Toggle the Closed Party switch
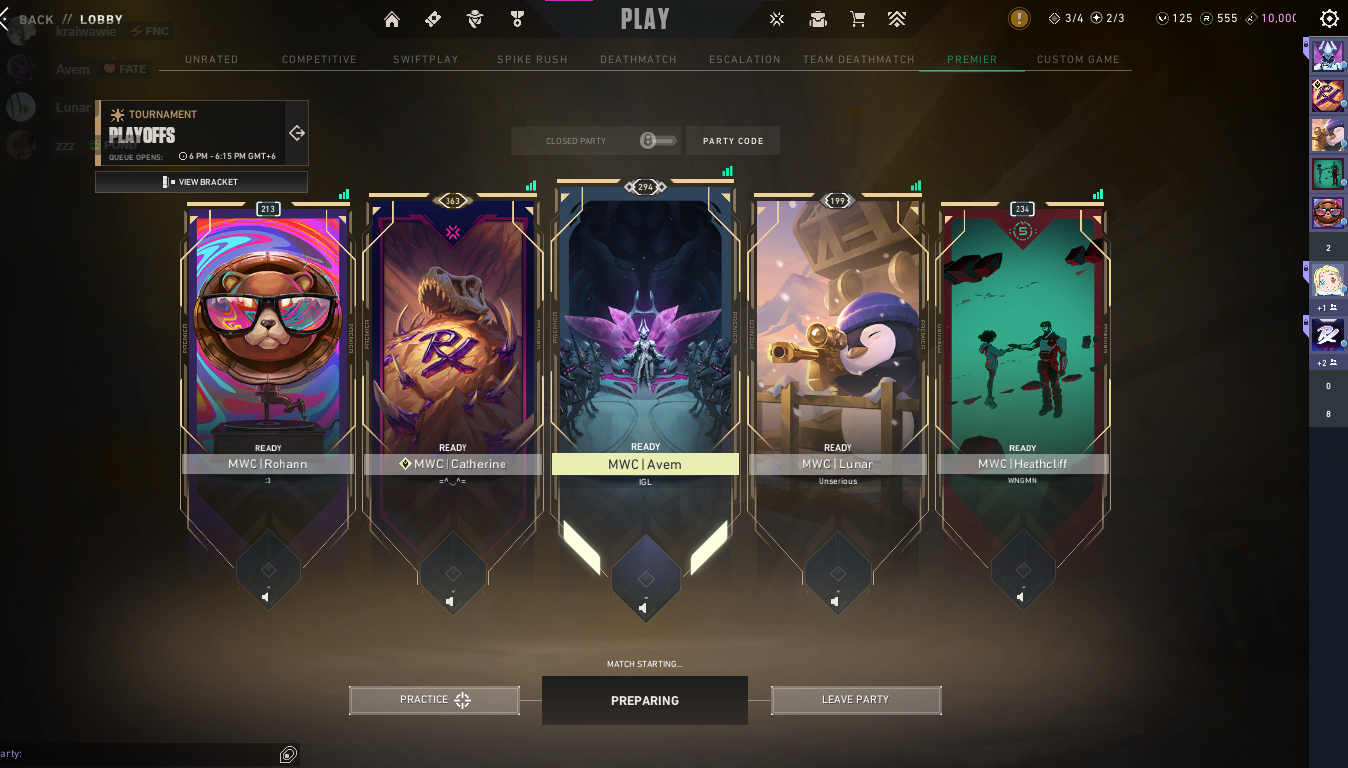This screenshot has width=1348, height=768. pyautogui.click(x=658, y=141)
